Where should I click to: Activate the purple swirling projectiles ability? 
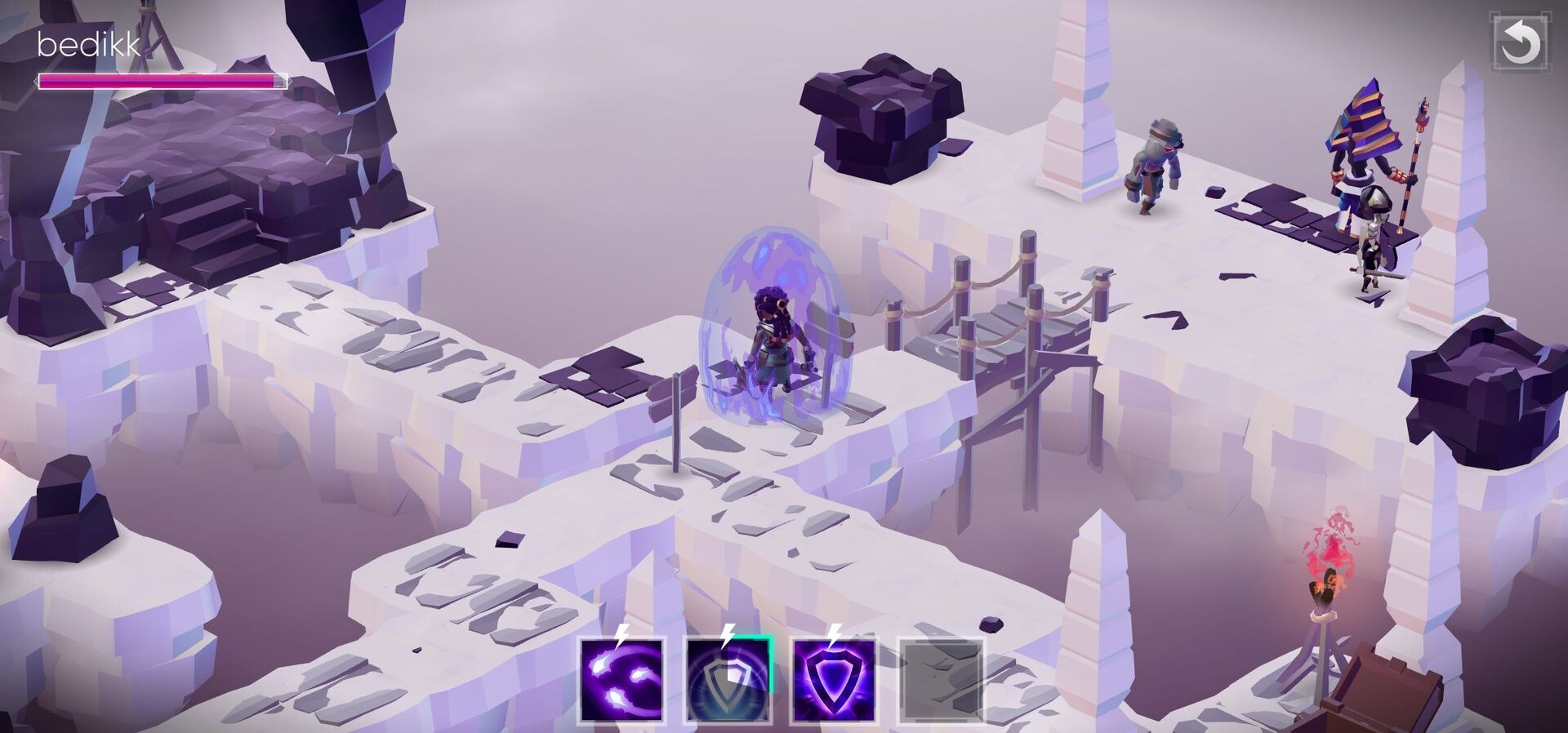[621, 681]
